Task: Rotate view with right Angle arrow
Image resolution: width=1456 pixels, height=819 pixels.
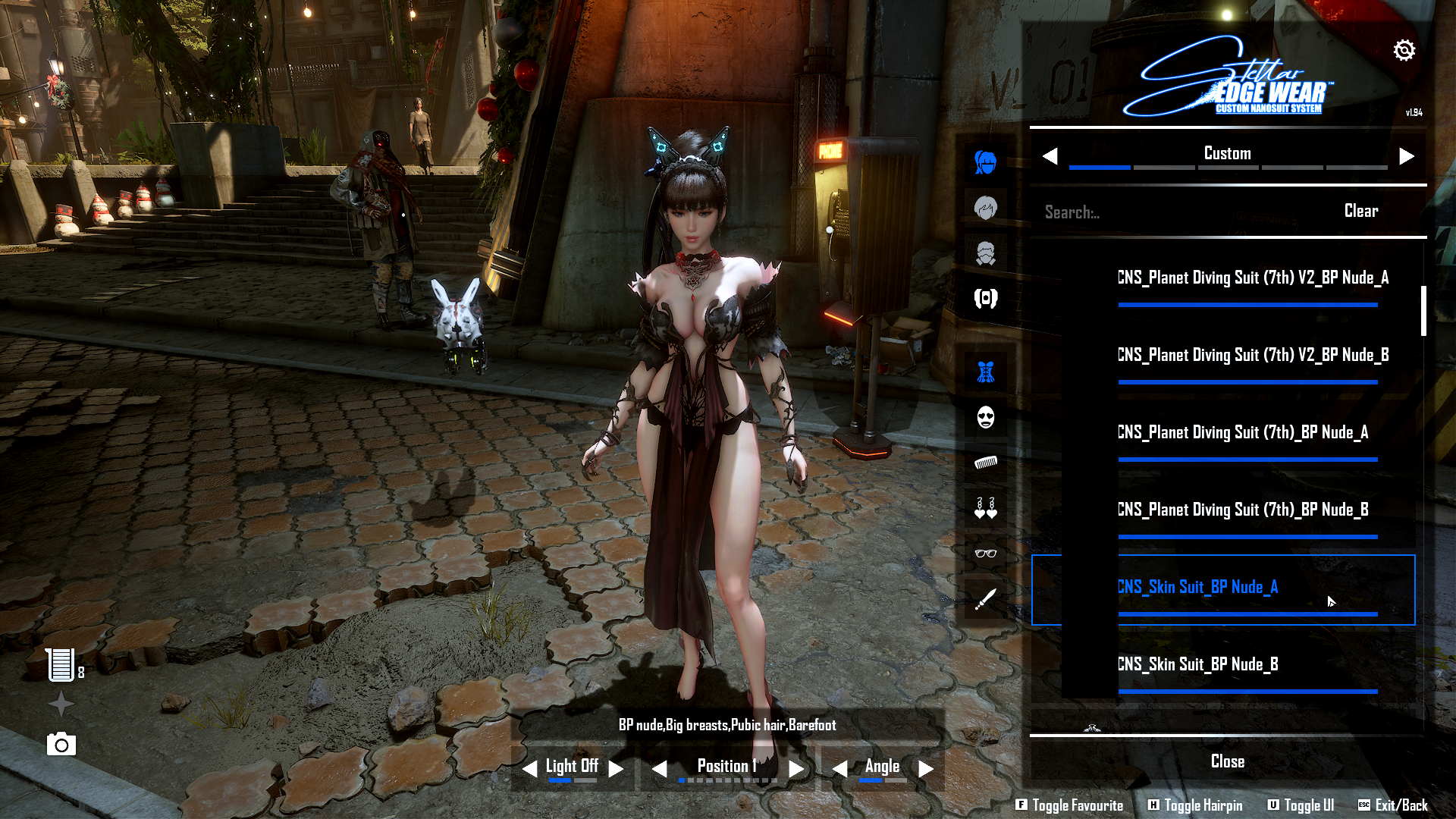Action: tap(926, 769)
